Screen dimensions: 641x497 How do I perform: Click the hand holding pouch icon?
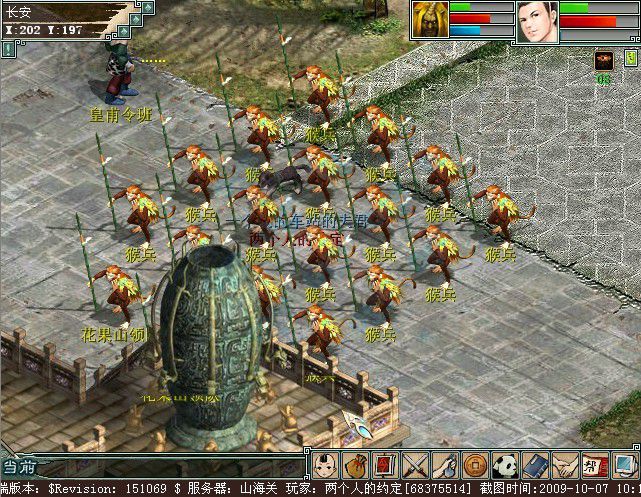(x=445, y=464)
